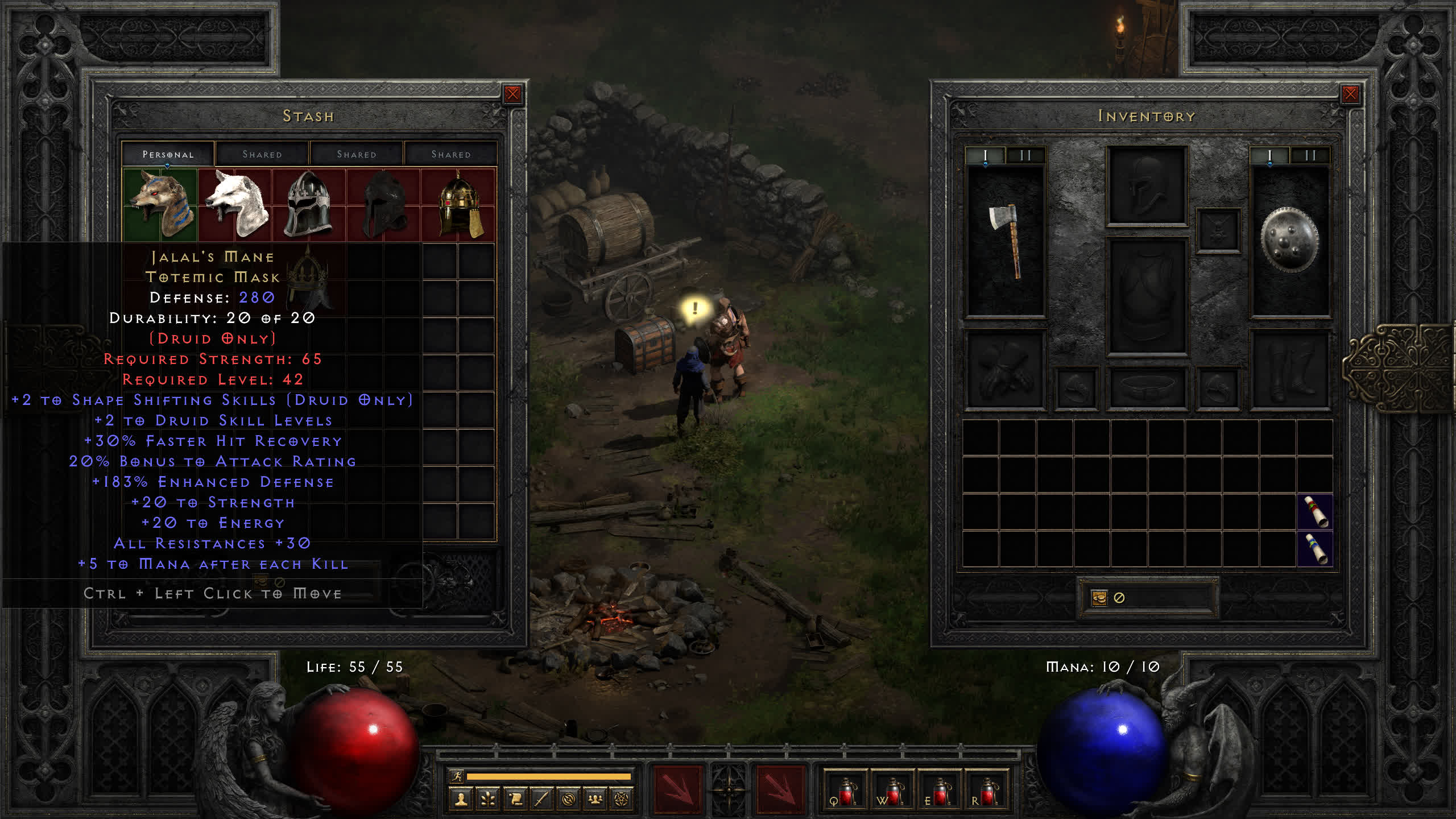The image size is (1456, 819).
Task: Use the healing potion in R slot
Action: click(x=987, y=791)
